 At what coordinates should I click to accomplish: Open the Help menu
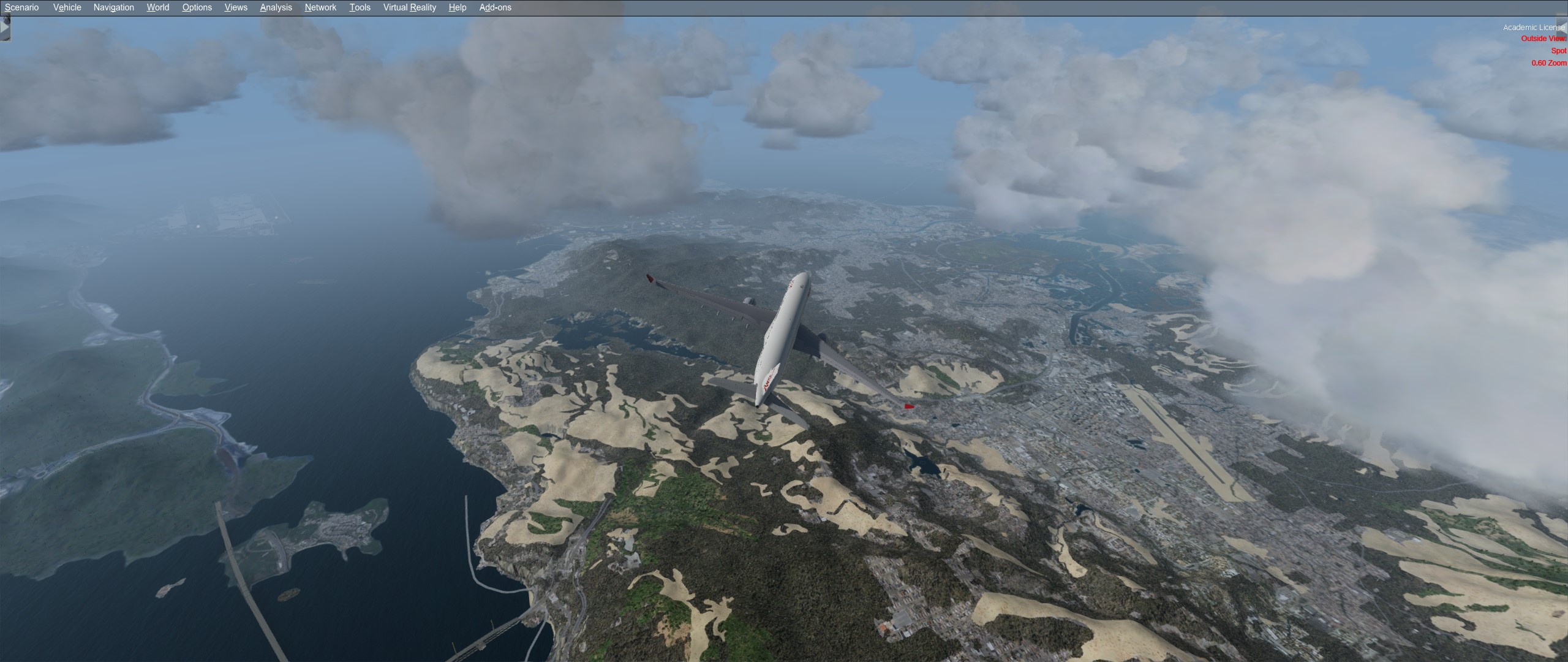point(457,7)
